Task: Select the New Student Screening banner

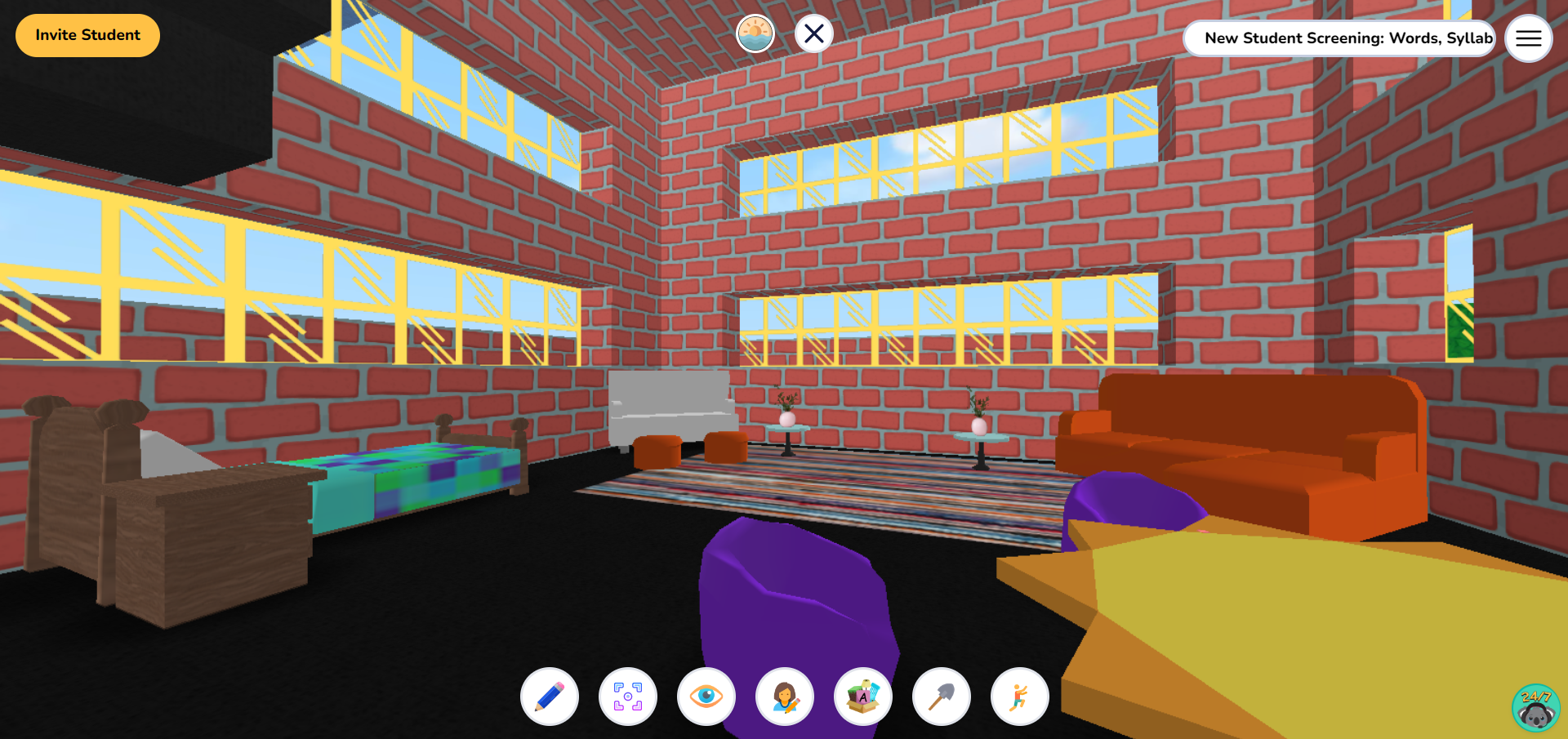Action: click(x=1339, y=38)
